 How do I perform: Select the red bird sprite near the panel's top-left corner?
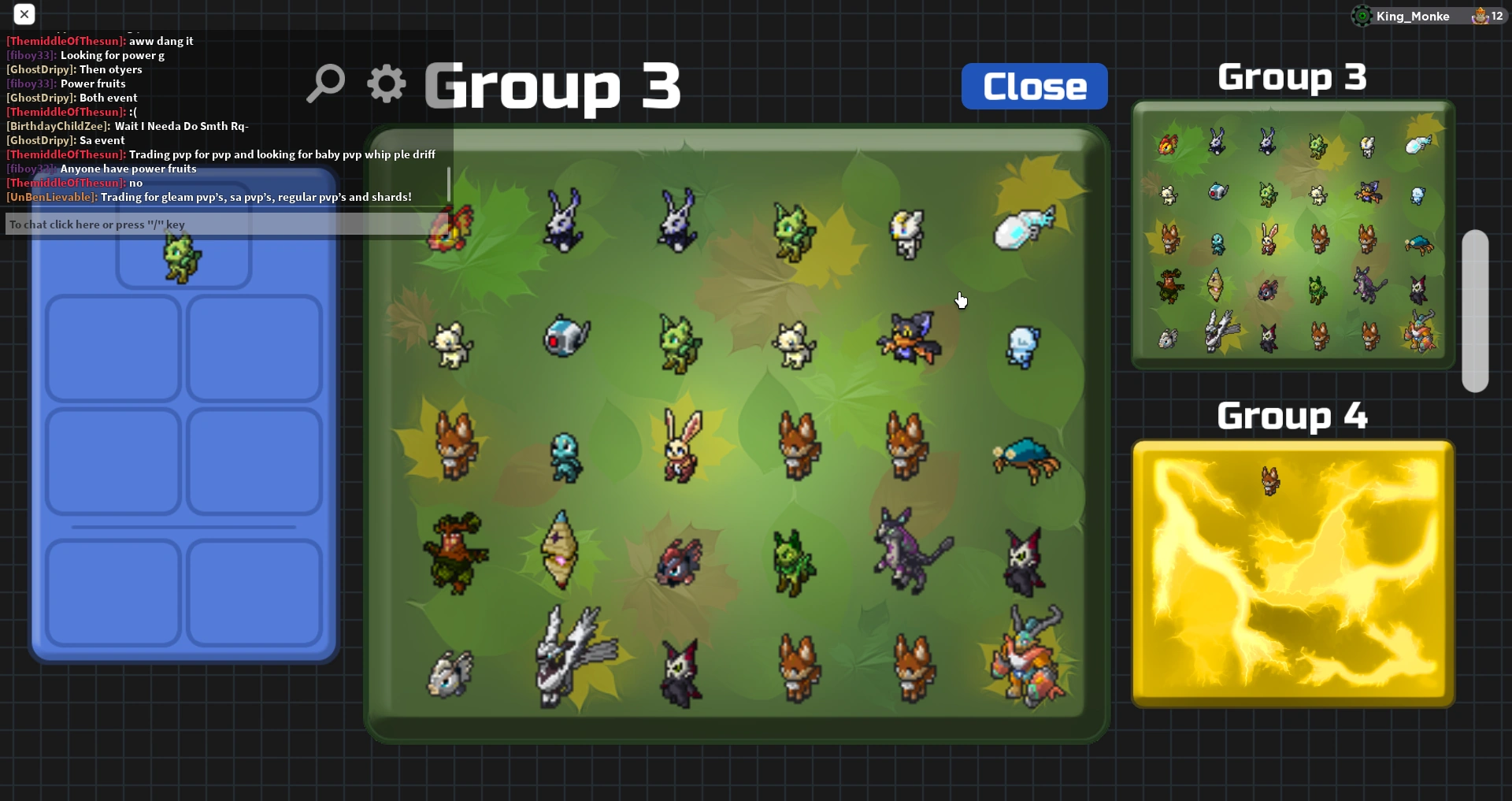tap(450, 227)
